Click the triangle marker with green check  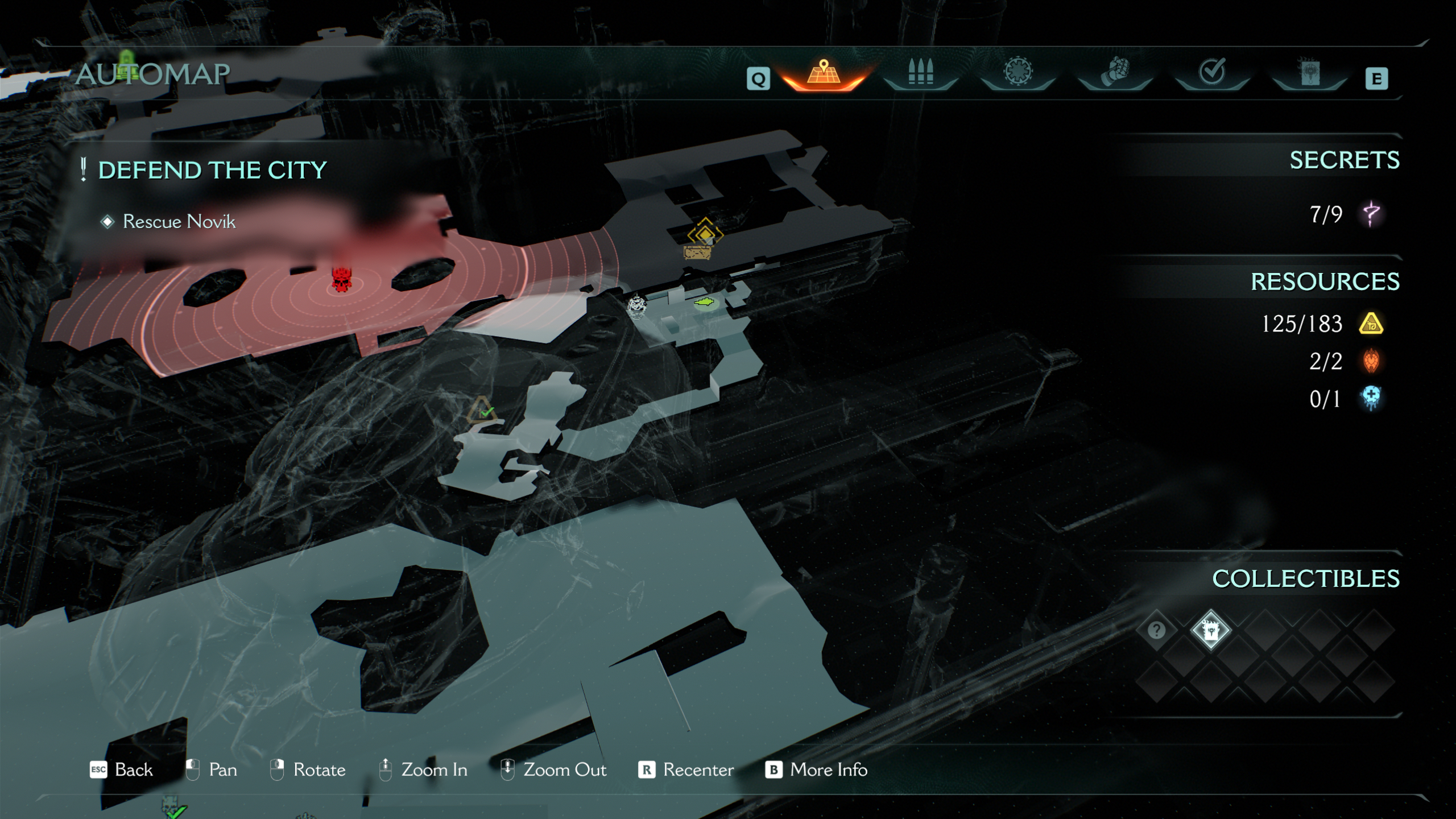tap(482, 410)
